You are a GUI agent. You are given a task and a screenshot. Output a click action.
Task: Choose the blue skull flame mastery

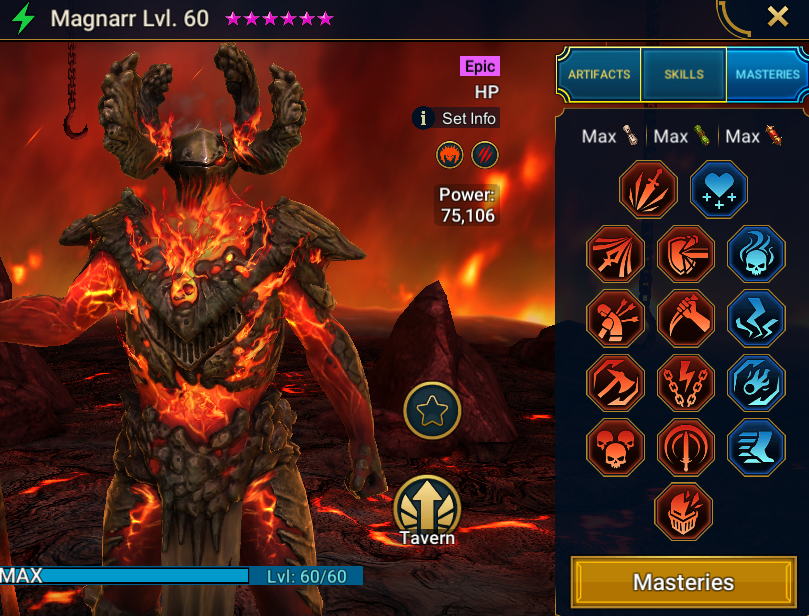[x=756, y=254]
